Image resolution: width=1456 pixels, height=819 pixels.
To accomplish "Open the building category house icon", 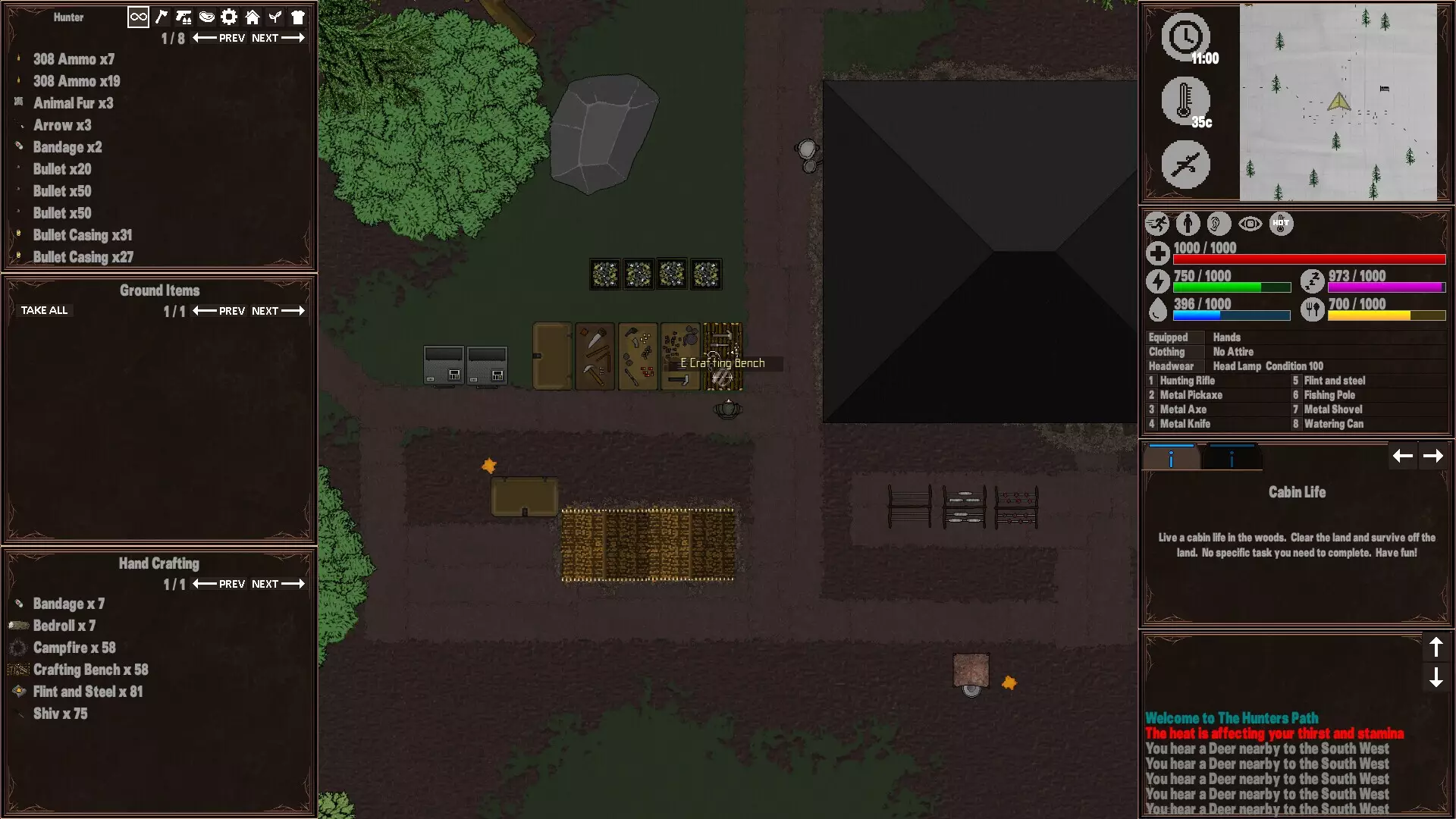I will coord(253,17).
